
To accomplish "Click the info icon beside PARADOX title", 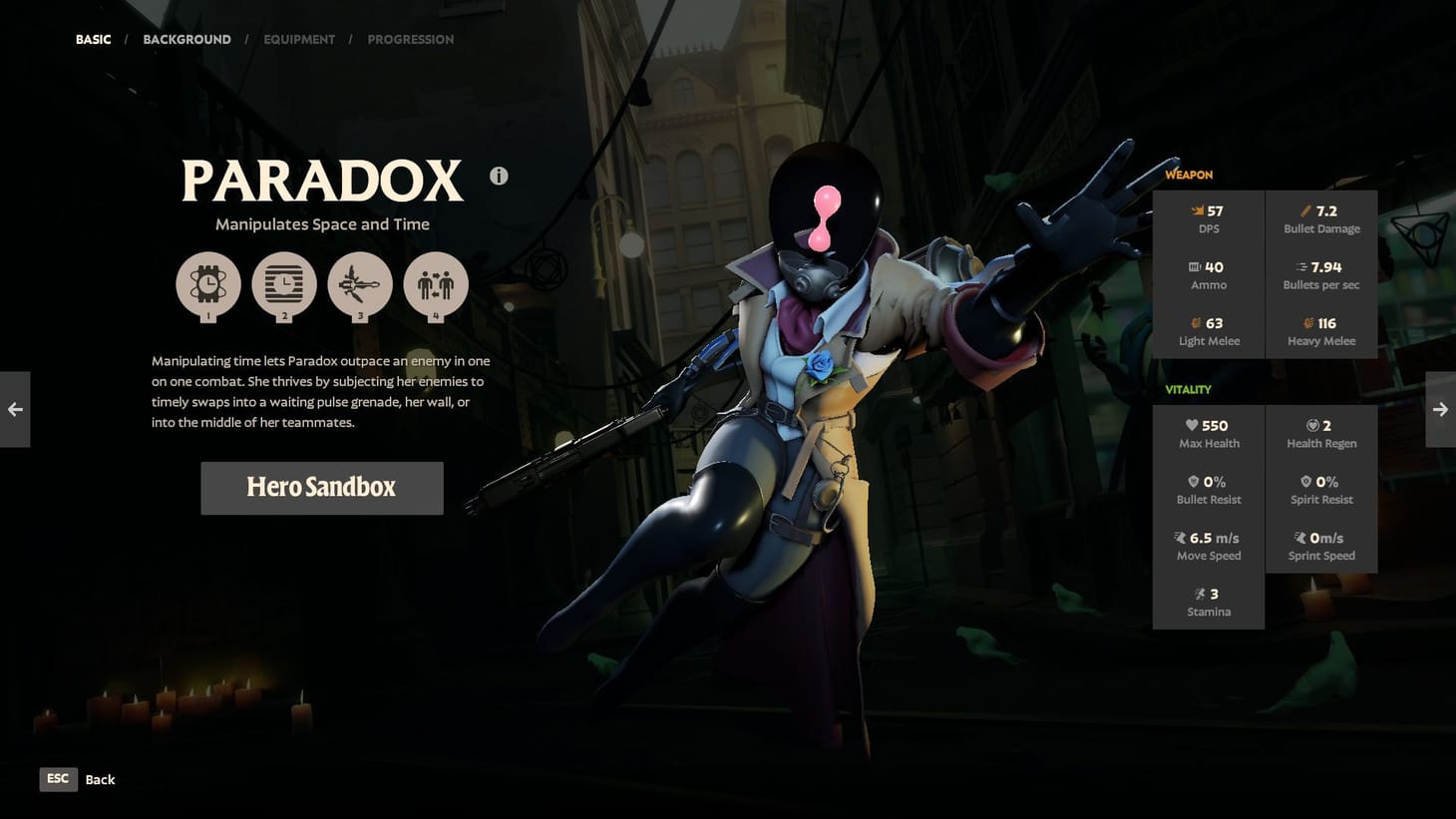I will tap(499, 176).
